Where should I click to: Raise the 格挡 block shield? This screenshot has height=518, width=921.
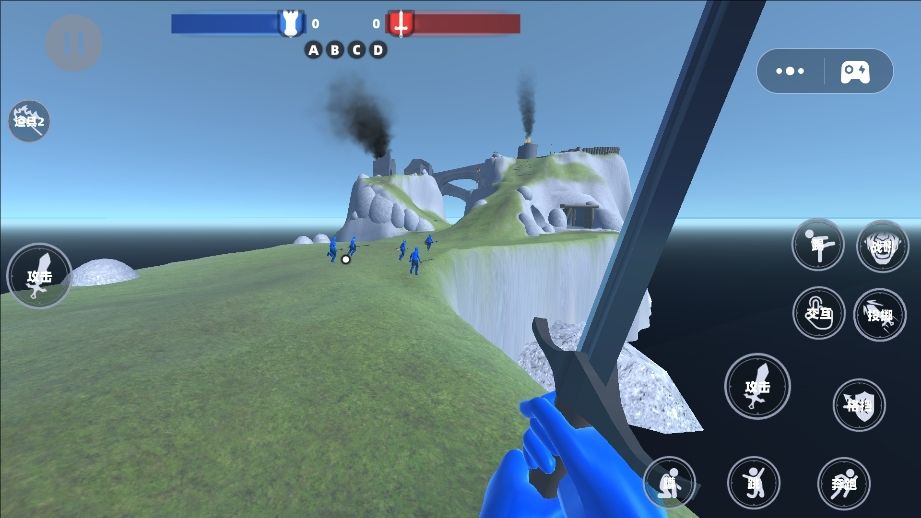(859, 404)
